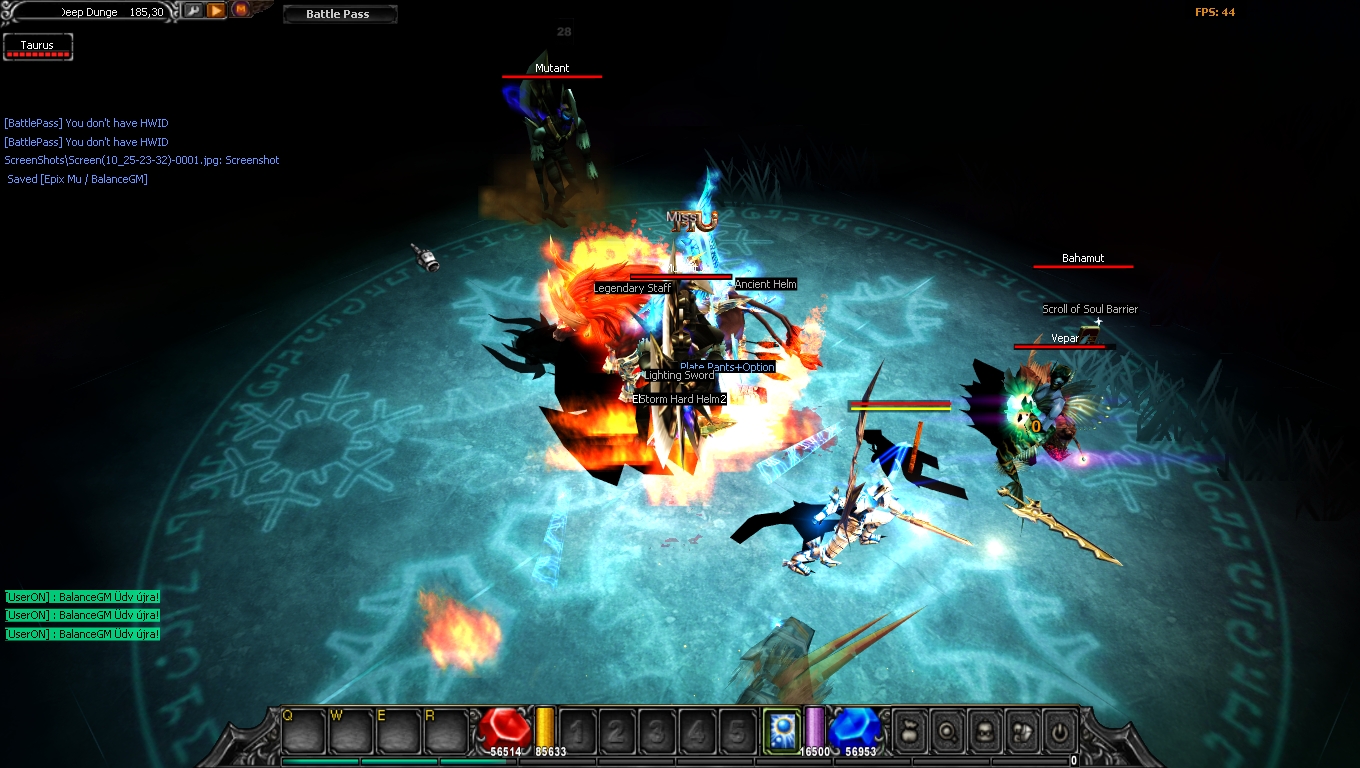Choose skill slot number 3

657,732
